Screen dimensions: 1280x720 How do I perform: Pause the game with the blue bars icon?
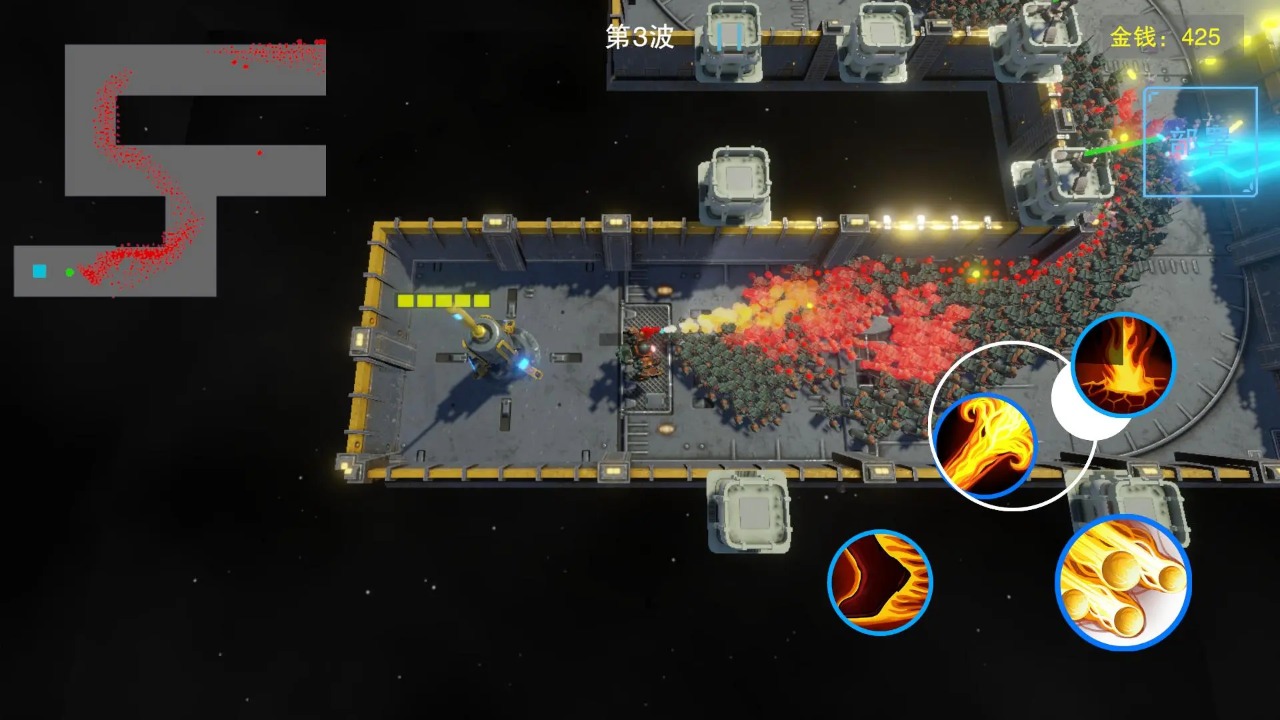pos(730,38)
